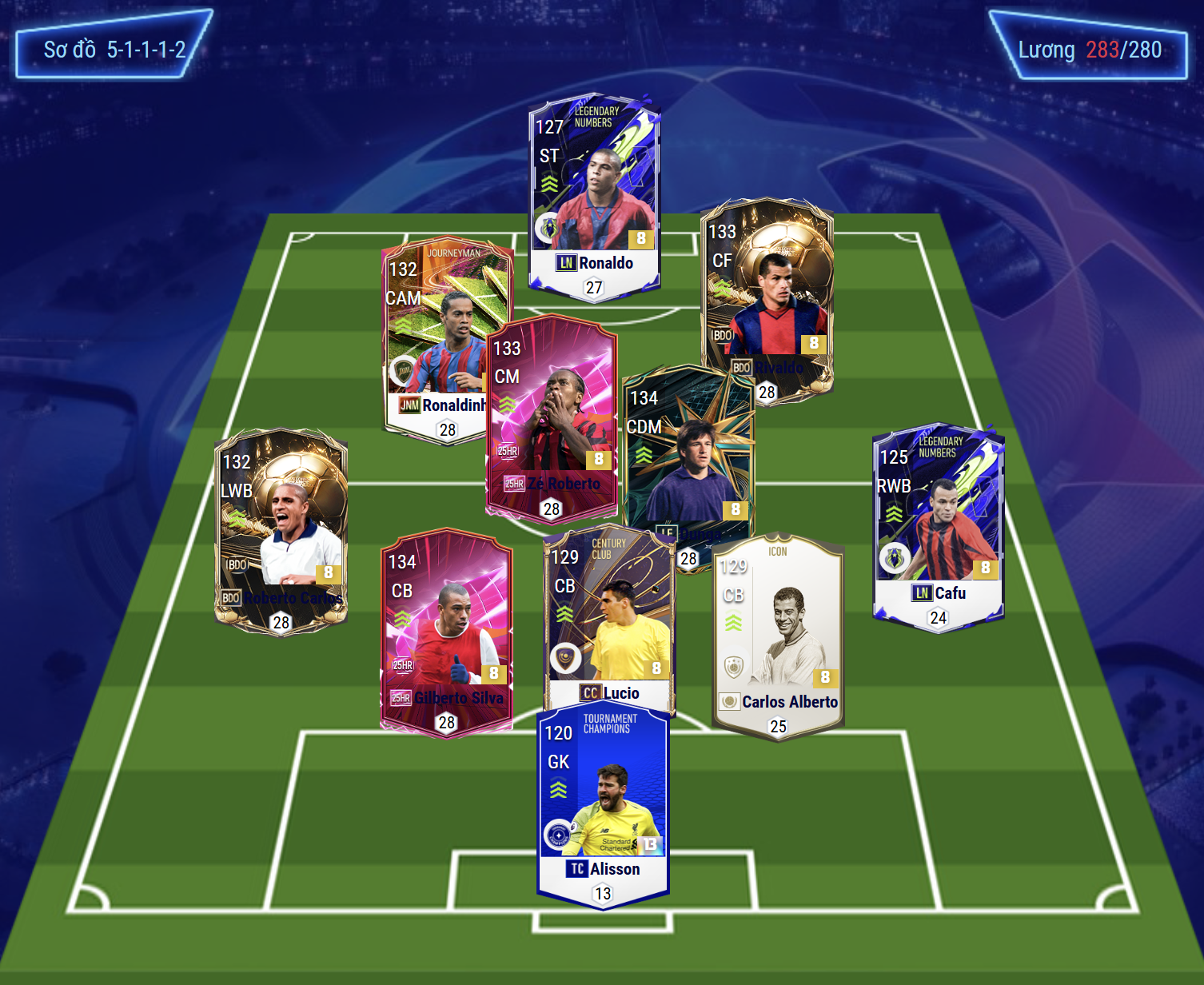Pick the Lucio CB card

(x=609, y=616)
